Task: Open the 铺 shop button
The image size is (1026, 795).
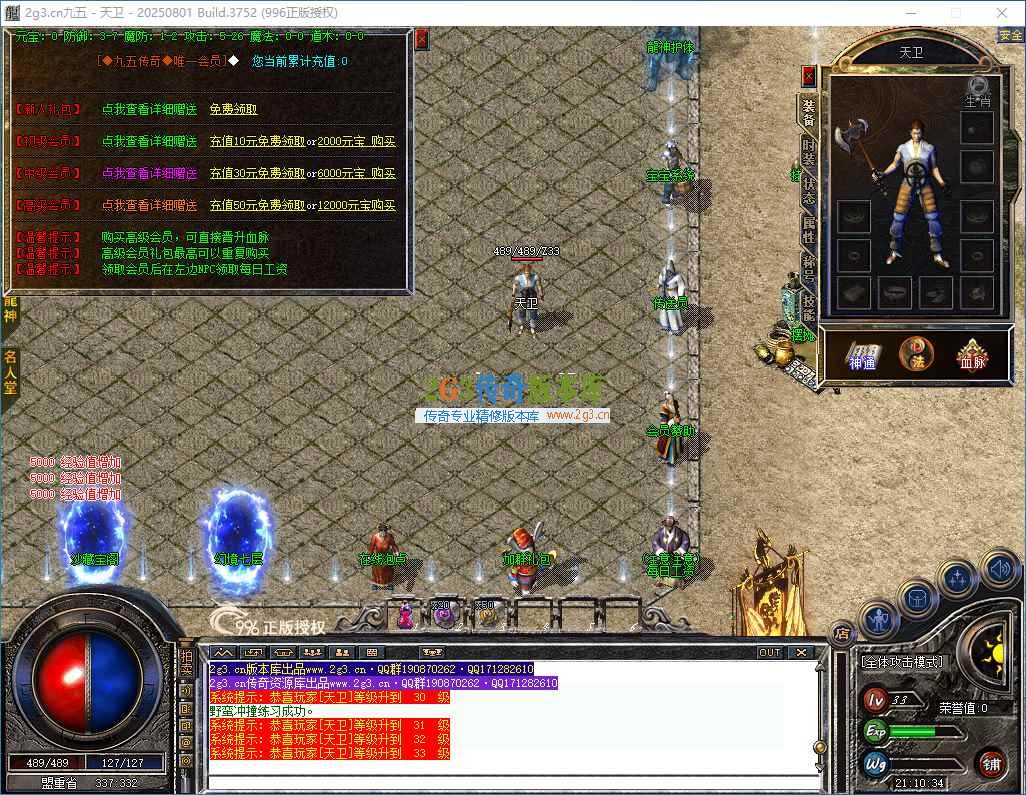Action: (991, 763)
